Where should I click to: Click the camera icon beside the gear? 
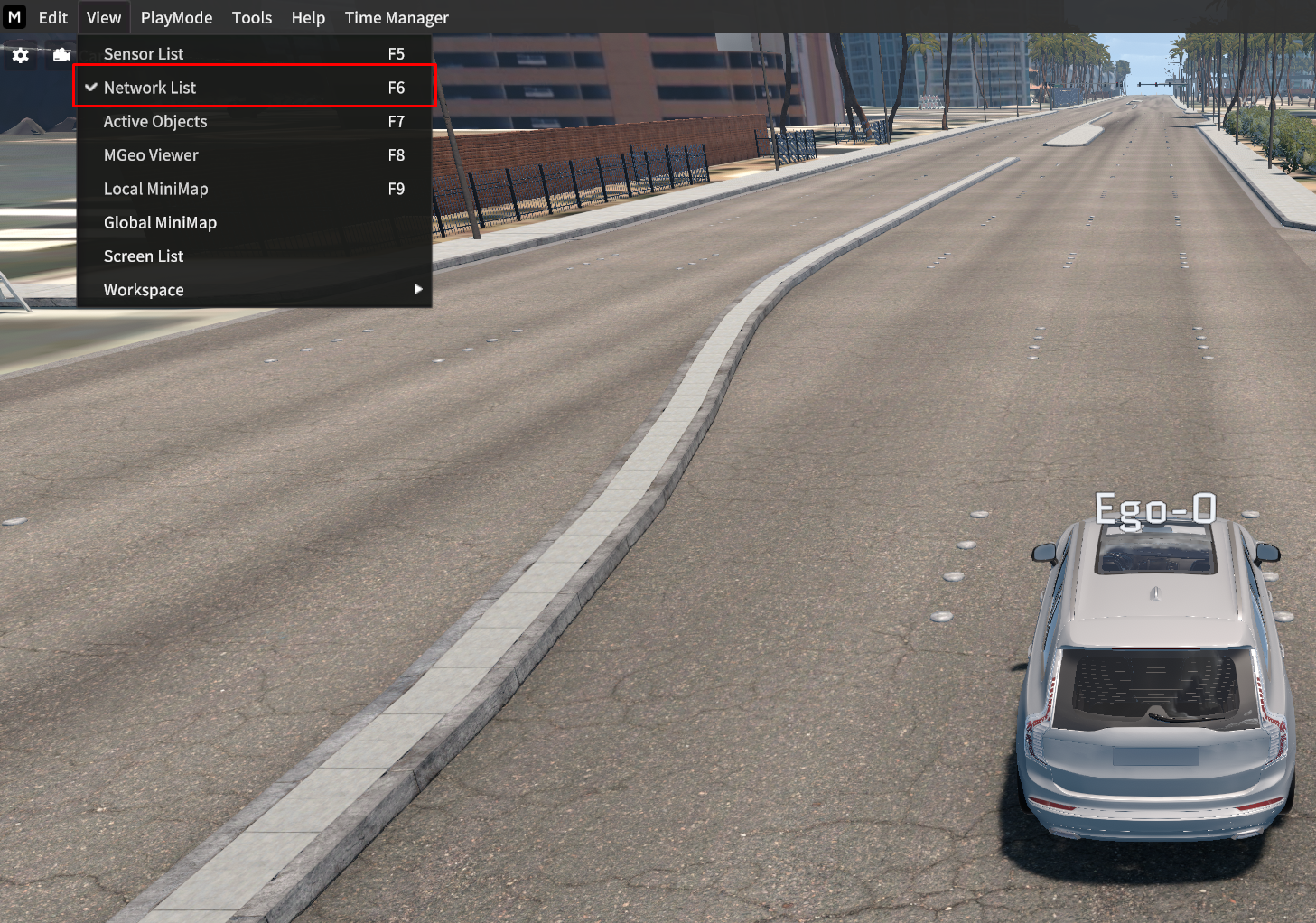tap(61, 56)
